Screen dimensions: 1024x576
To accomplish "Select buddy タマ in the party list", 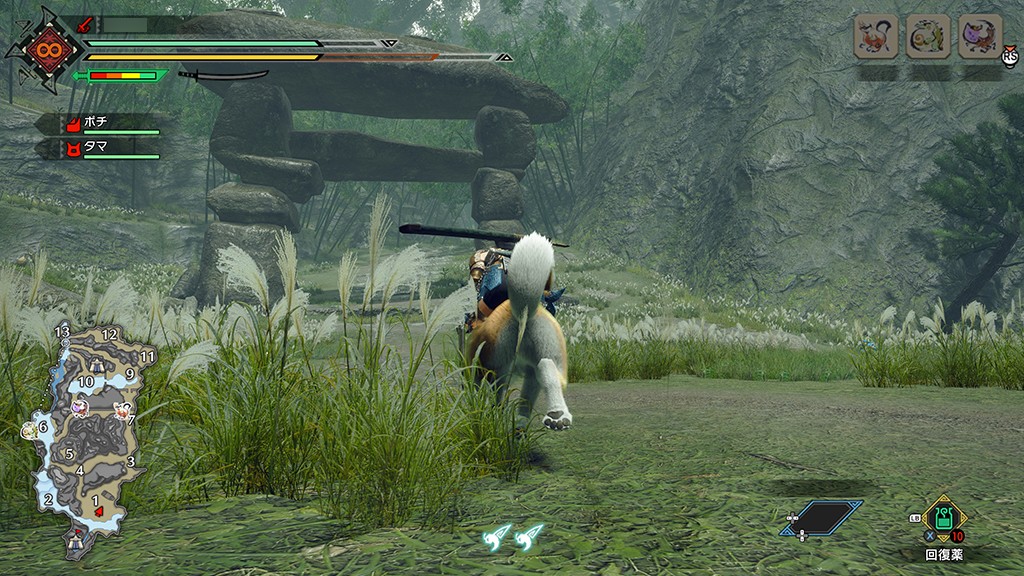I will pyautogui.click(x=98, y=148).
